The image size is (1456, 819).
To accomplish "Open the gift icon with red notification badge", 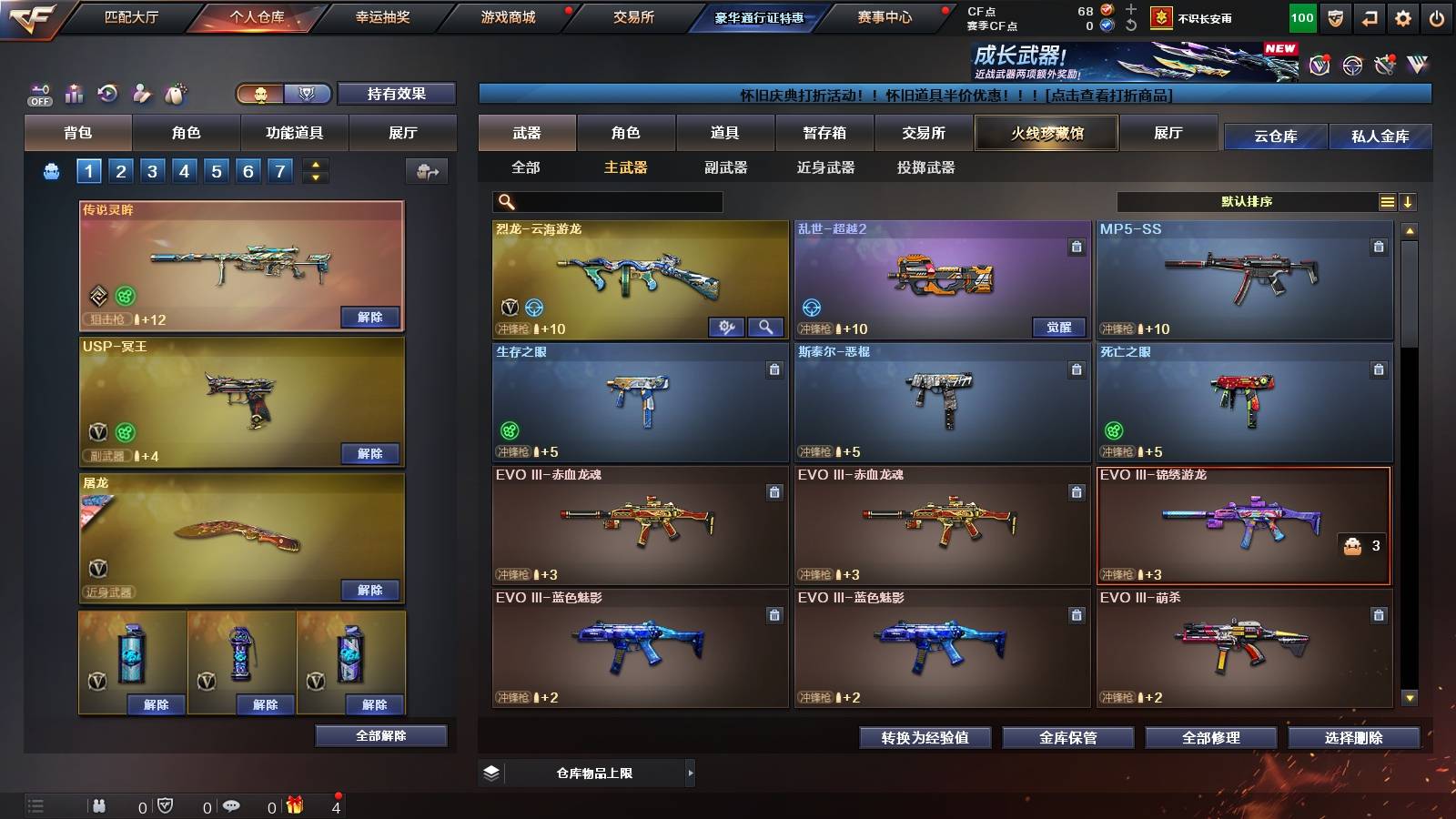I will click(x=295, y=805).
